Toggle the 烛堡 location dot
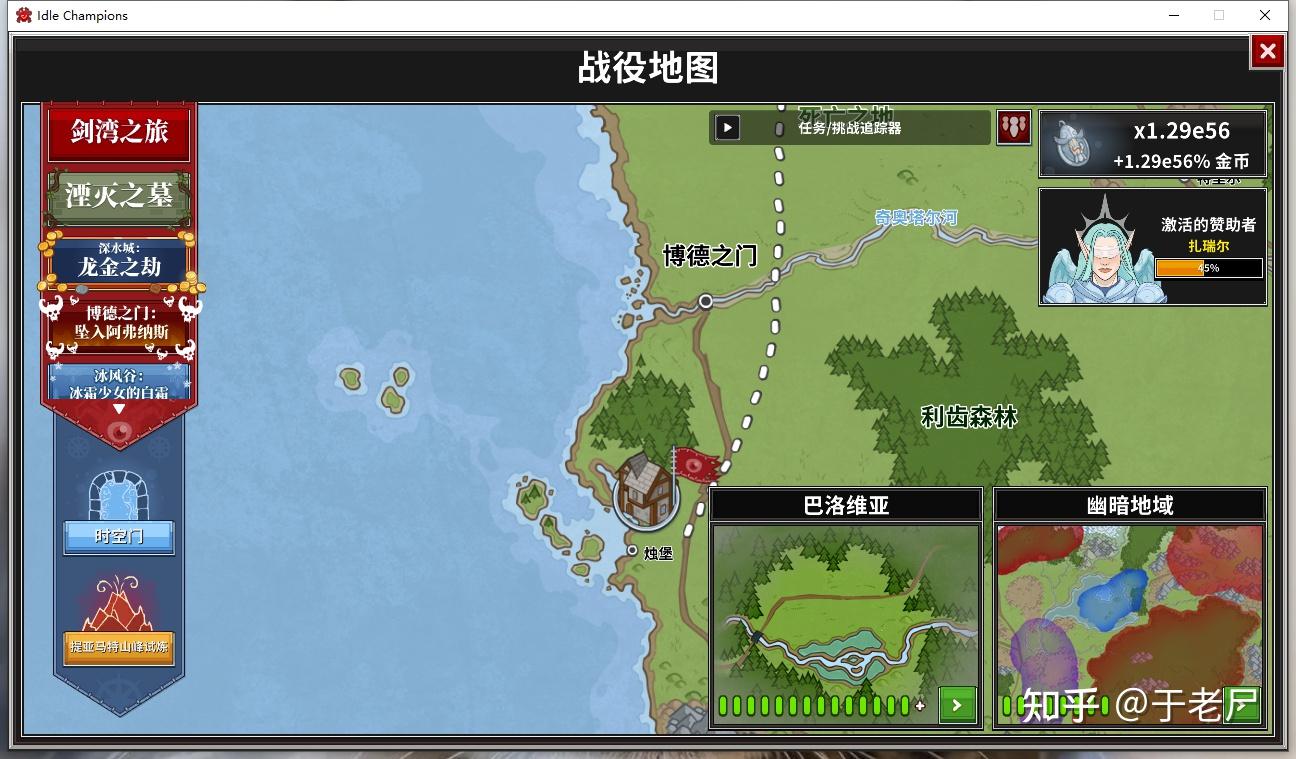 pyautogui.click(x=631, y=551)
